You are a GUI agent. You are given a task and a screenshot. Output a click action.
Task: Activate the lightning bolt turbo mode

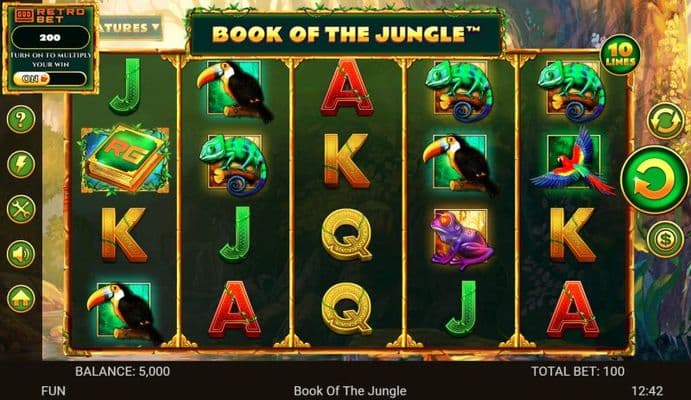point(21,164)
